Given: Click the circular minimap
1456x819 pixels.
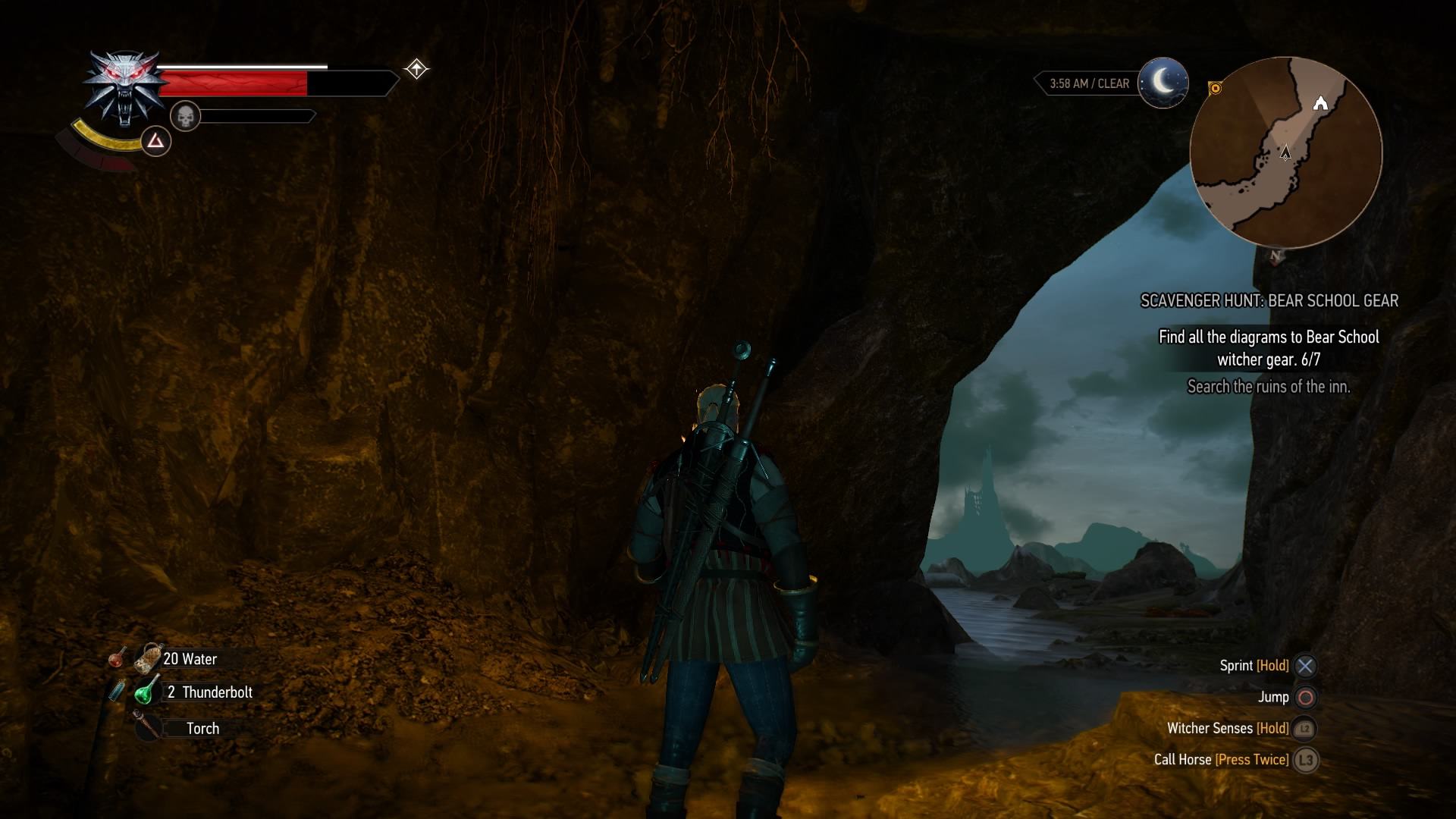Looking at the screenshot, I should click(x=1285, y=152).
